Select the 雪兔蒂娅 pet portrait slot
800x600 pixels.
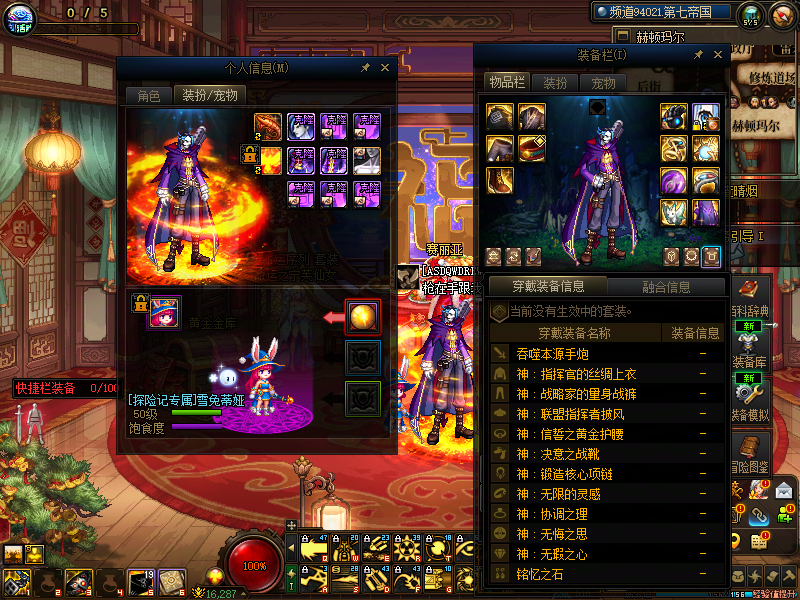coord(163,314)
